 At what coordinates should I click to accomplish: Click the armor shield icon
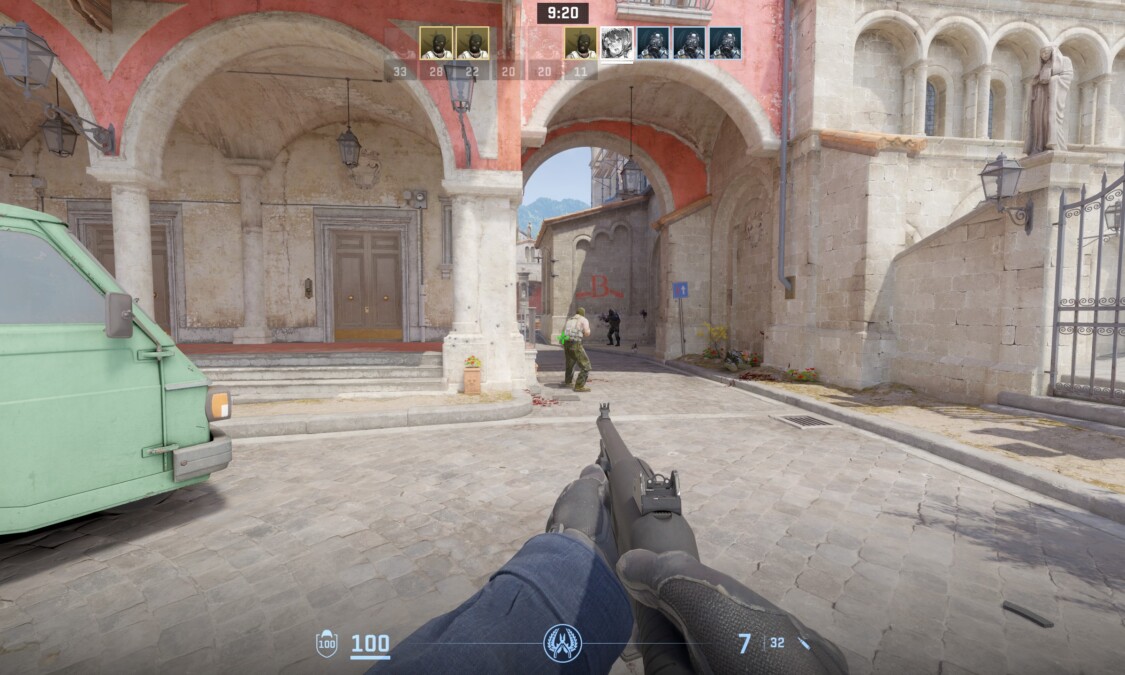coord(327,643)
